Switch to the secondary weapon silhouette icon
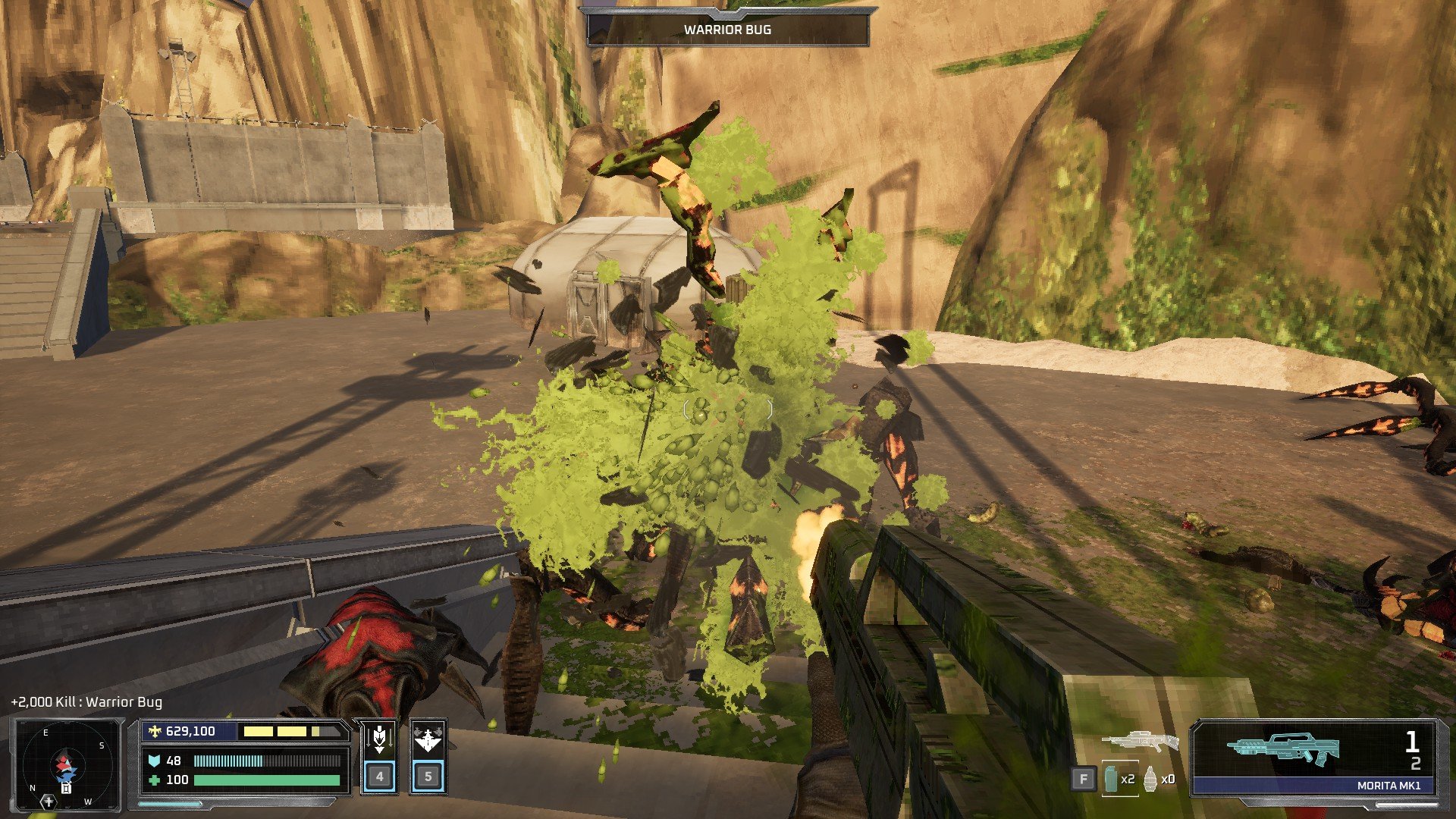Viewport: 1456px width, 819px height. (1140, 742)
